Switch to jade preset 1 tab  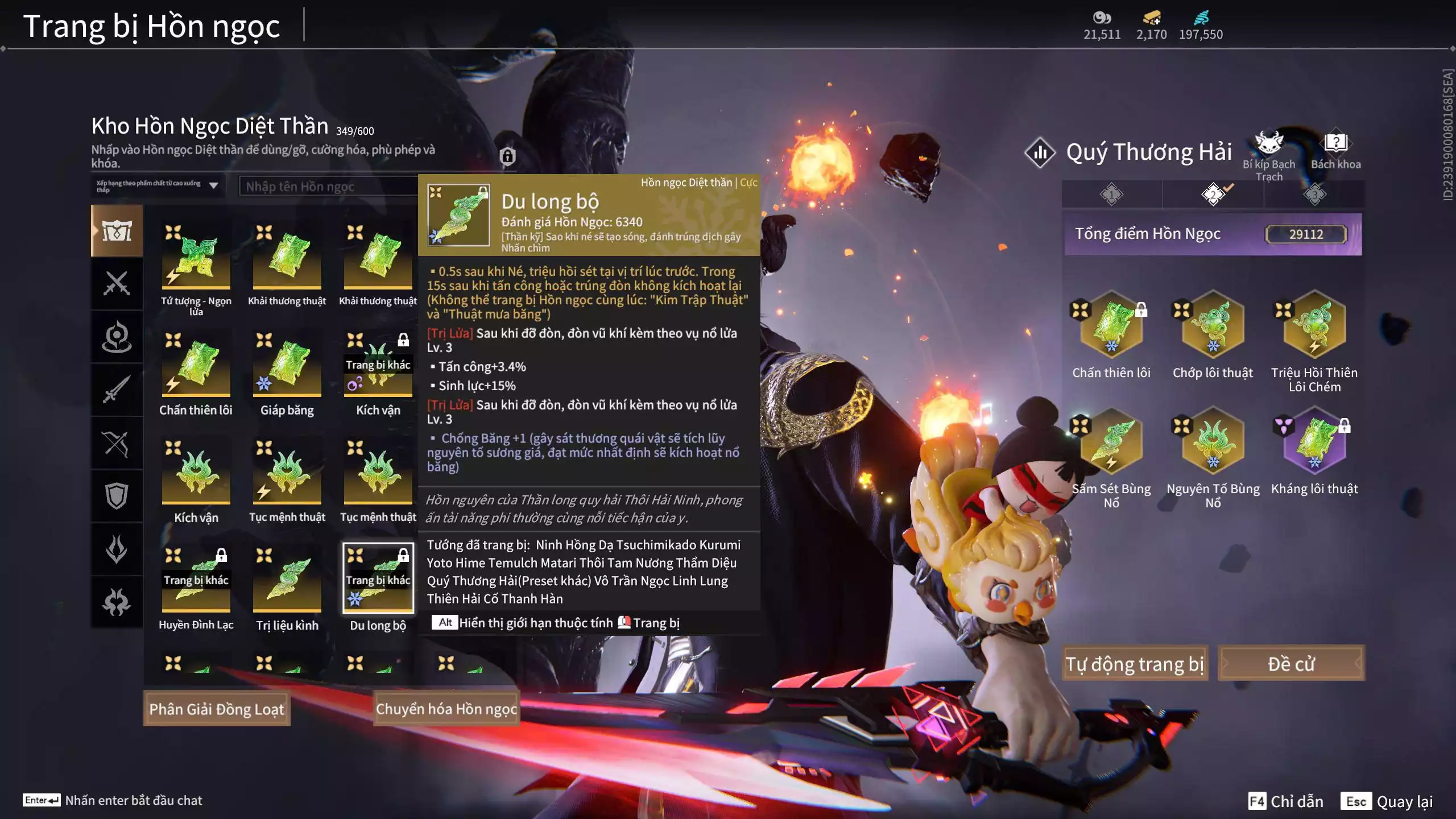[1111, 195]
